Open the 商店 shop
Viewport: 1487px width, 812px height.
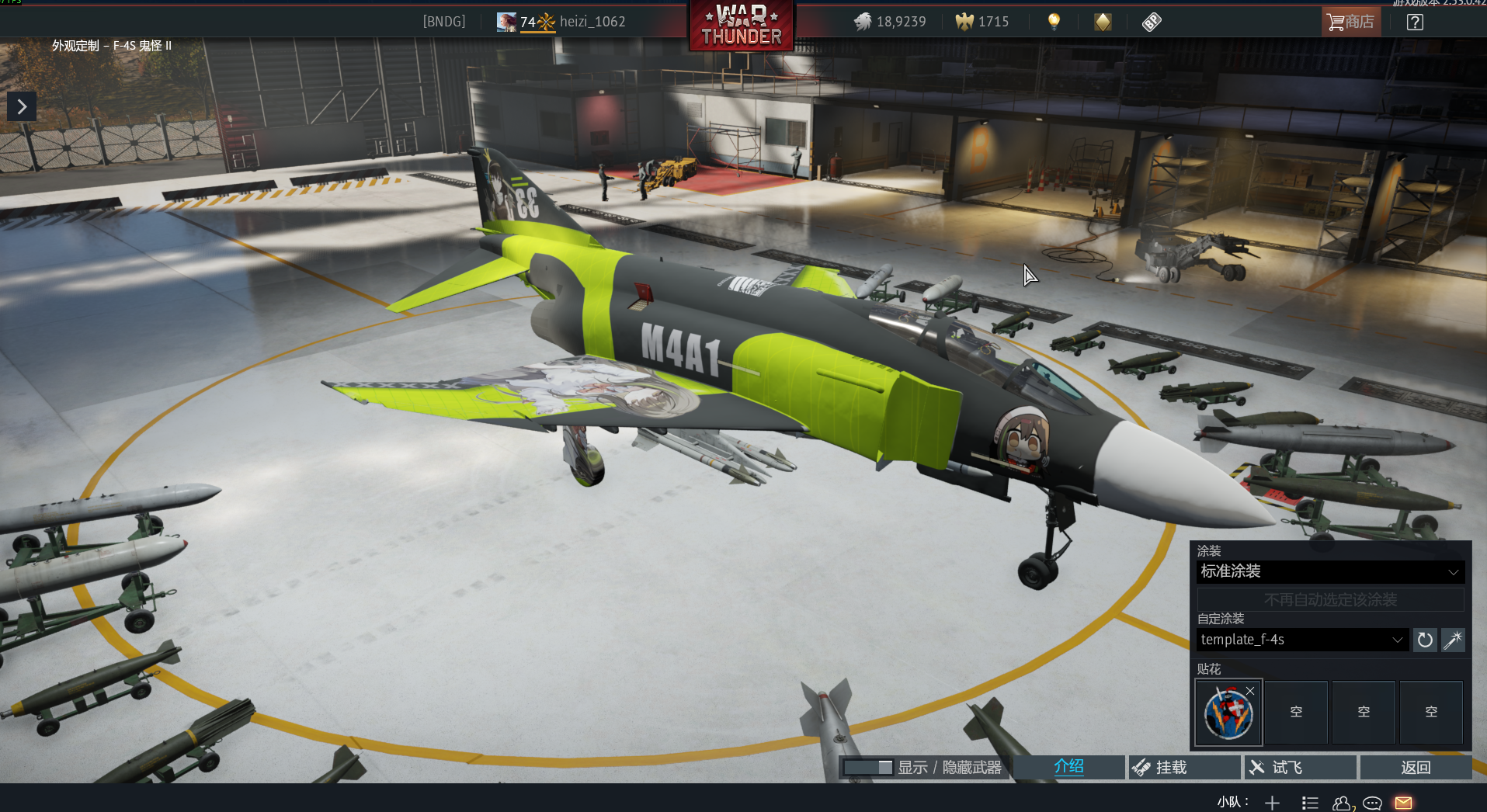point(1350,22)
